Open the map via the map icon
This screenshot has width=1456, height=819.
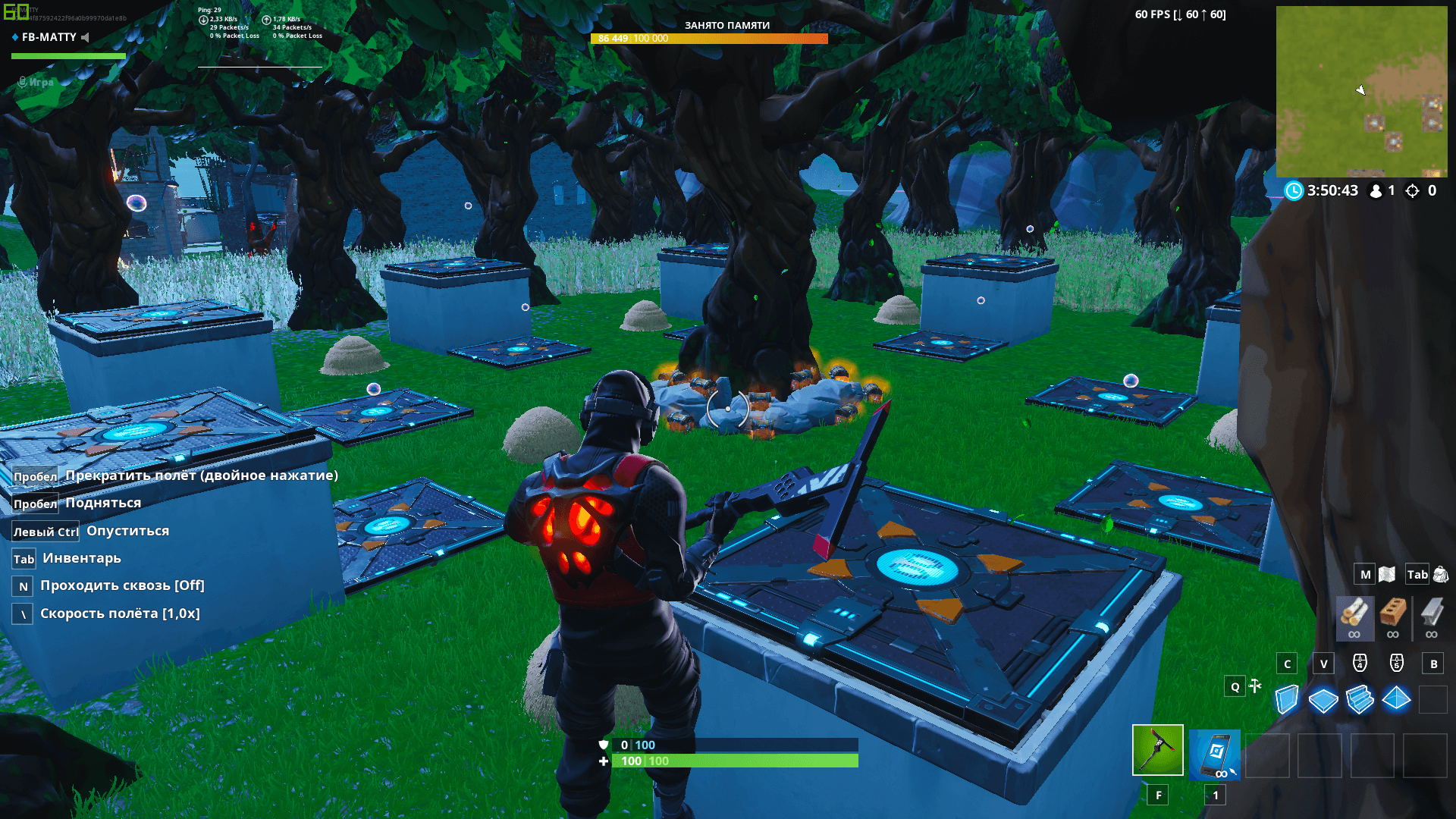1386,574
